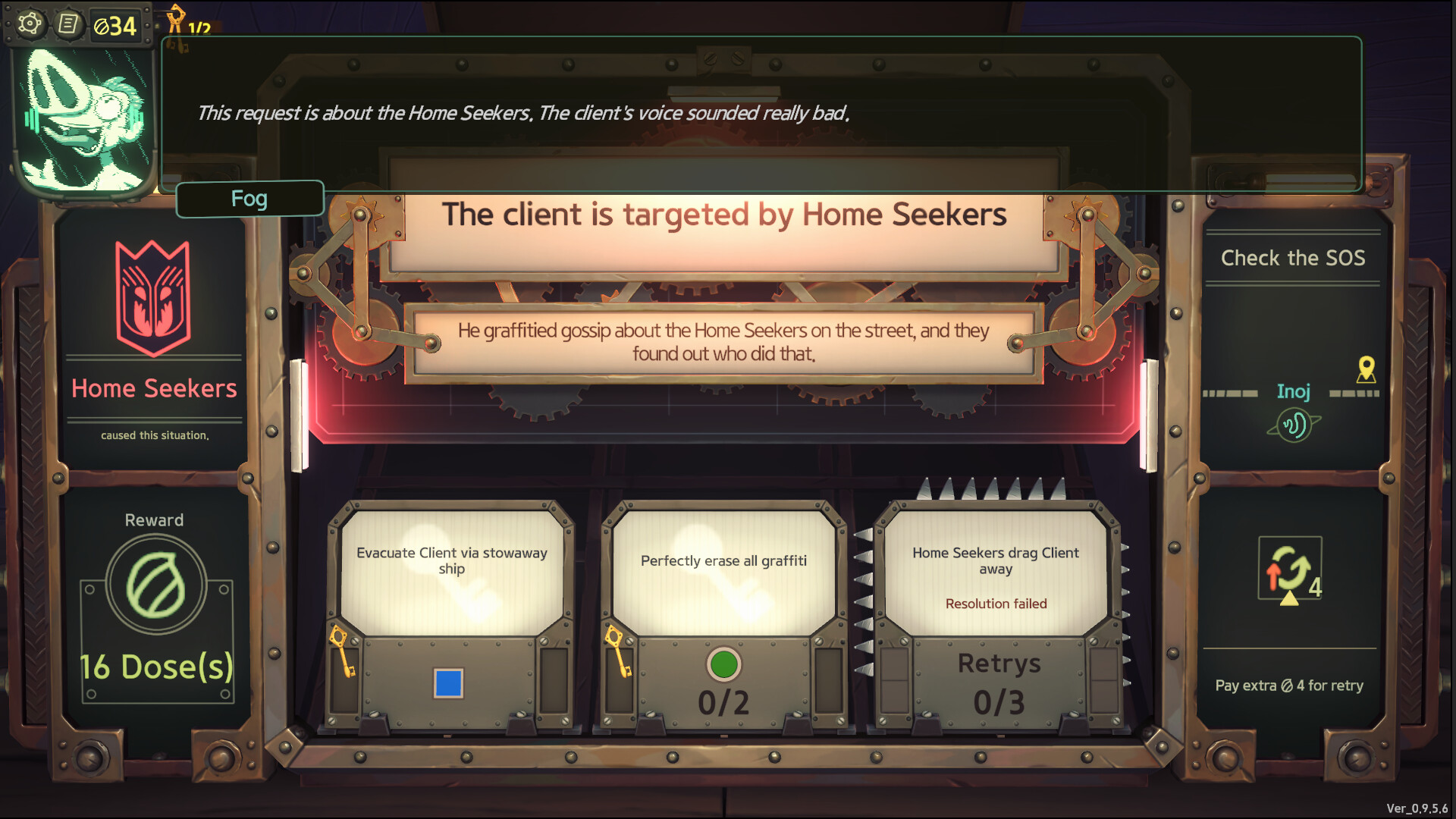The image size is (1456, 819).
Task: Select the Inoj planet voice icon
Action: tap(1295, 425)
